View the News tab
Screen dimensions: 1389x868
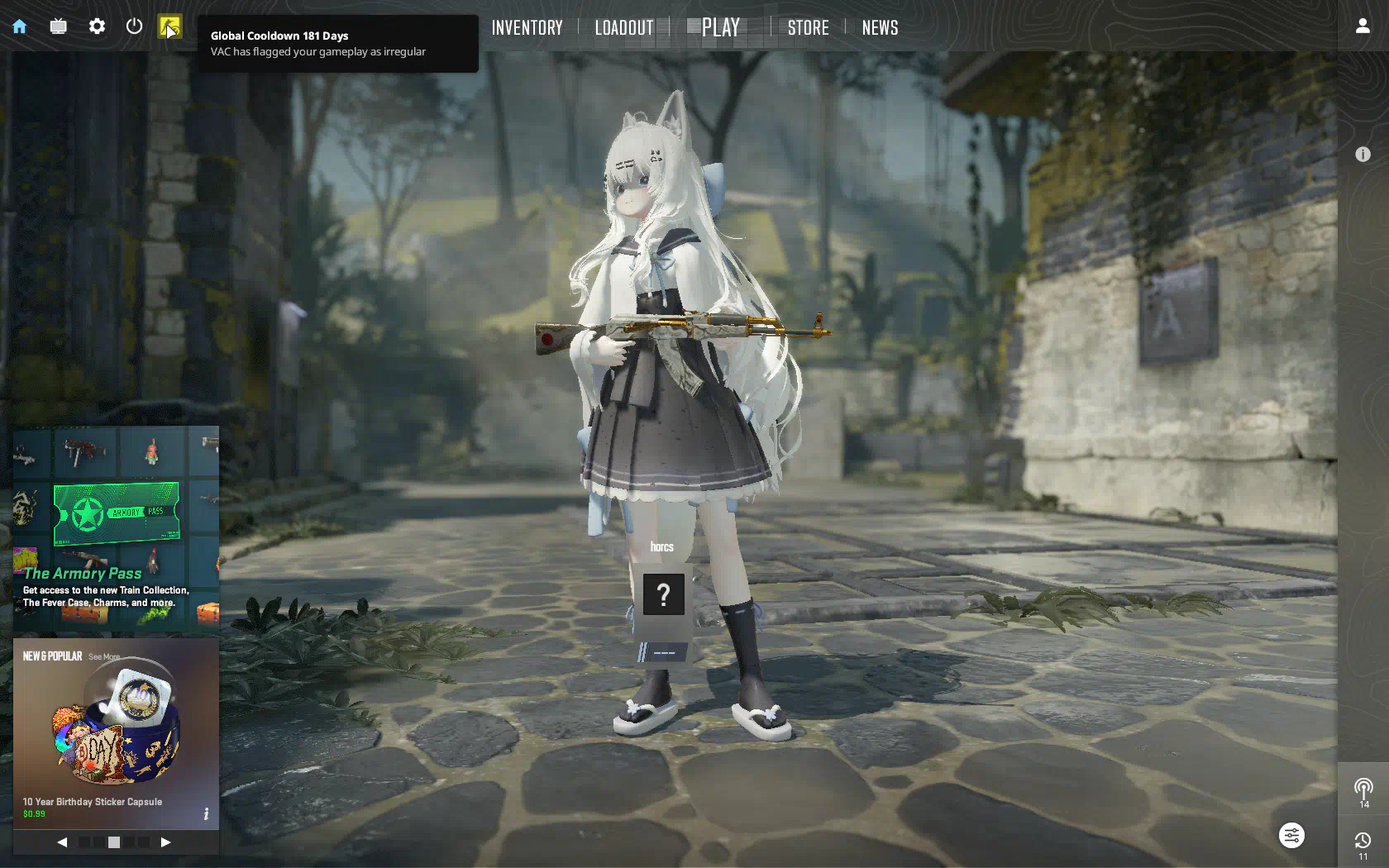tap(880, 28)
